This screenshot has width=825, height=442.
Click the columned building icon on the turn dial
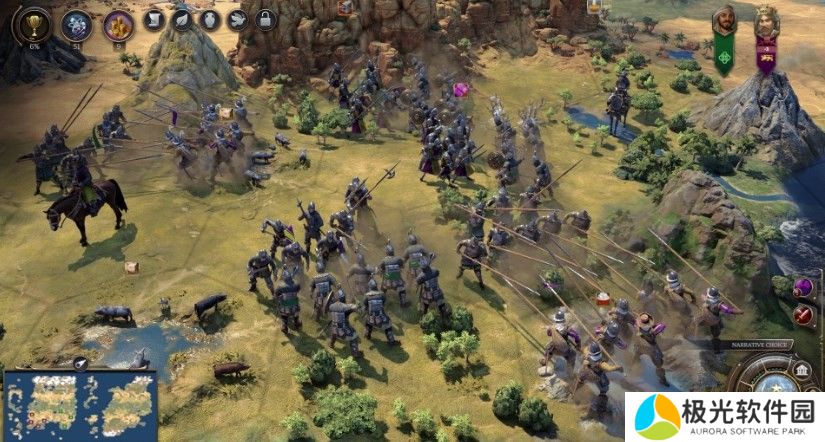(x=802, y=370)
